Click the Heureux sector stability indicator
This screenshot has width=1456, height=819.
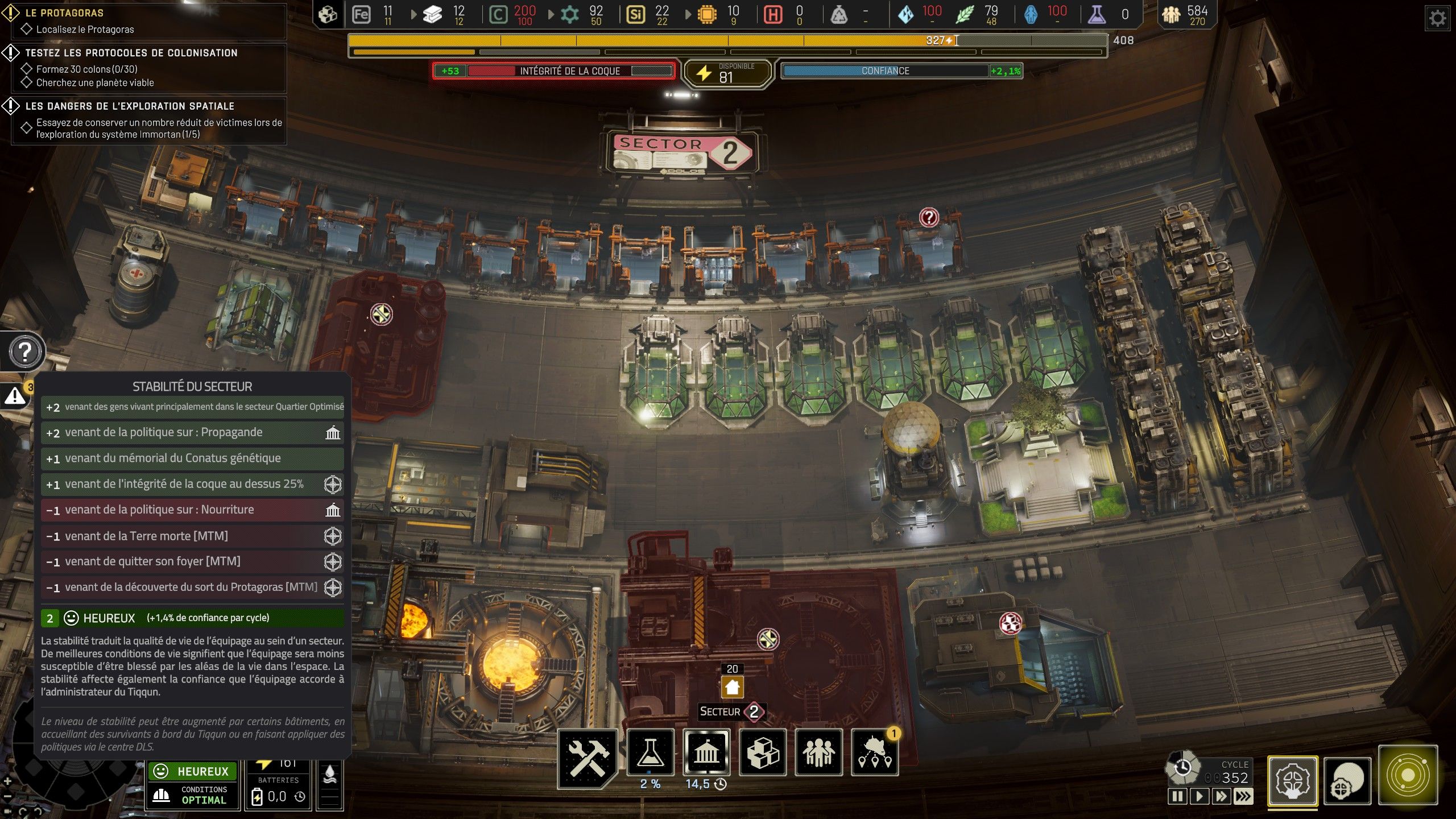[192, 771]
